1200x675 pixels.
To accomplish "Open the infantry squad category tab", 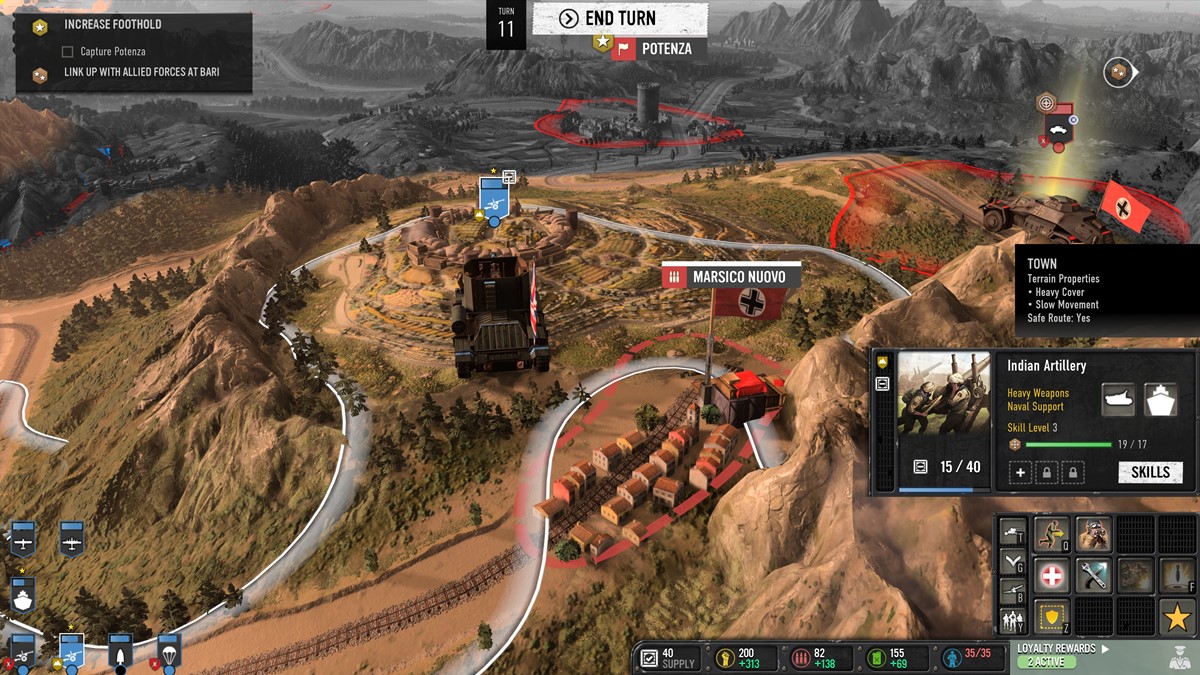I will (x=1011, y=621).
